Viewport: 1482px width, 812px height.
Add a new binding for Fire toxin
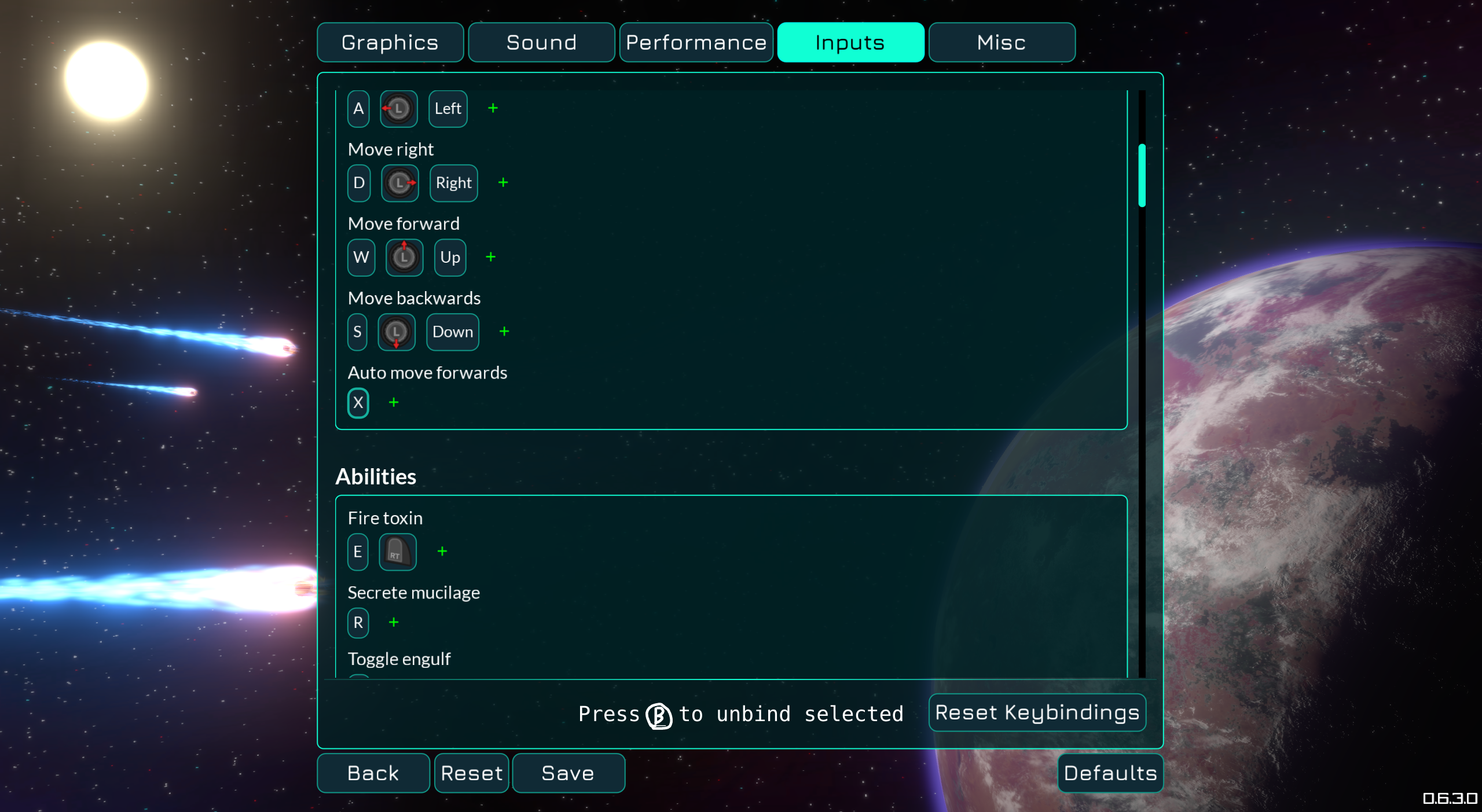(x=442, y=552)
